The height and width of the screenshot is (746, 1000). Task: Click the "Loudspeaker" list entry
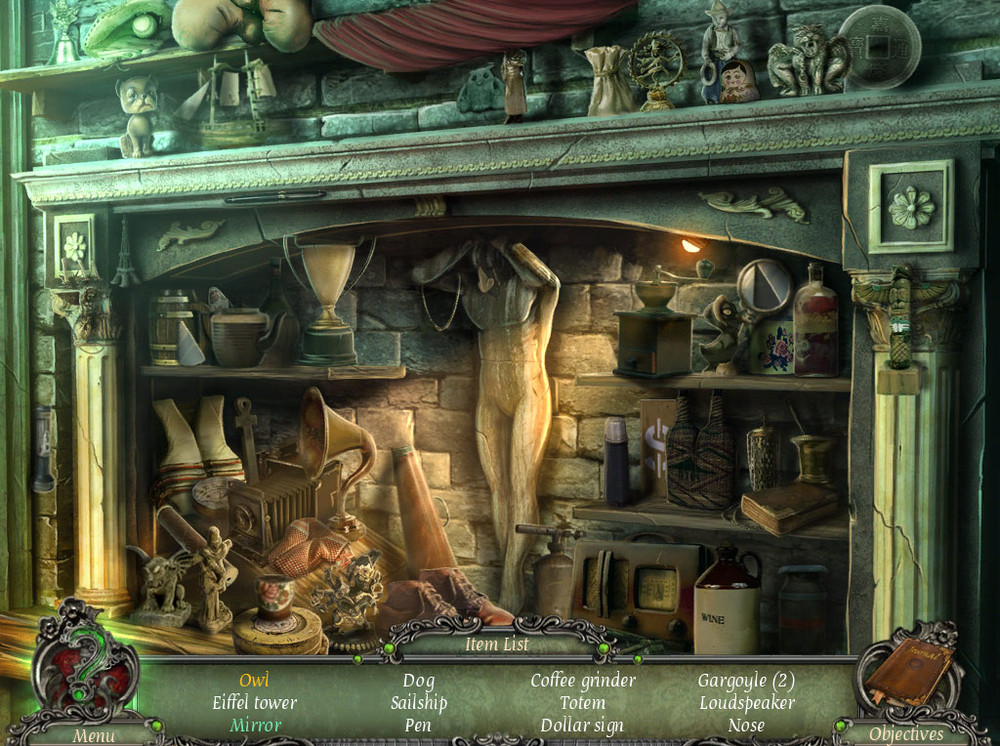[746, 703]
